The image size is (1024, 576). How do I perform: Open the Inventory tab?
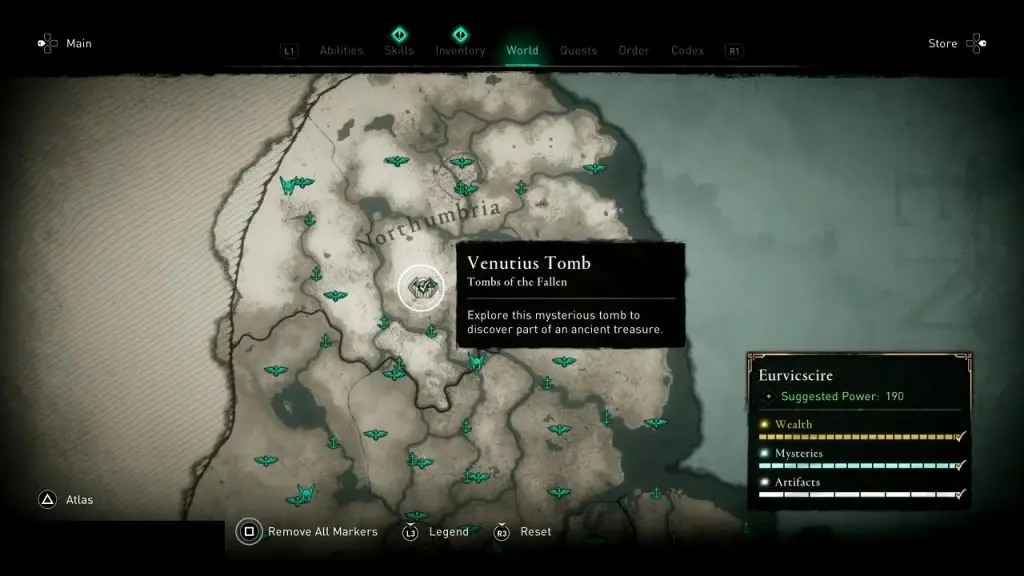(460, 51)
